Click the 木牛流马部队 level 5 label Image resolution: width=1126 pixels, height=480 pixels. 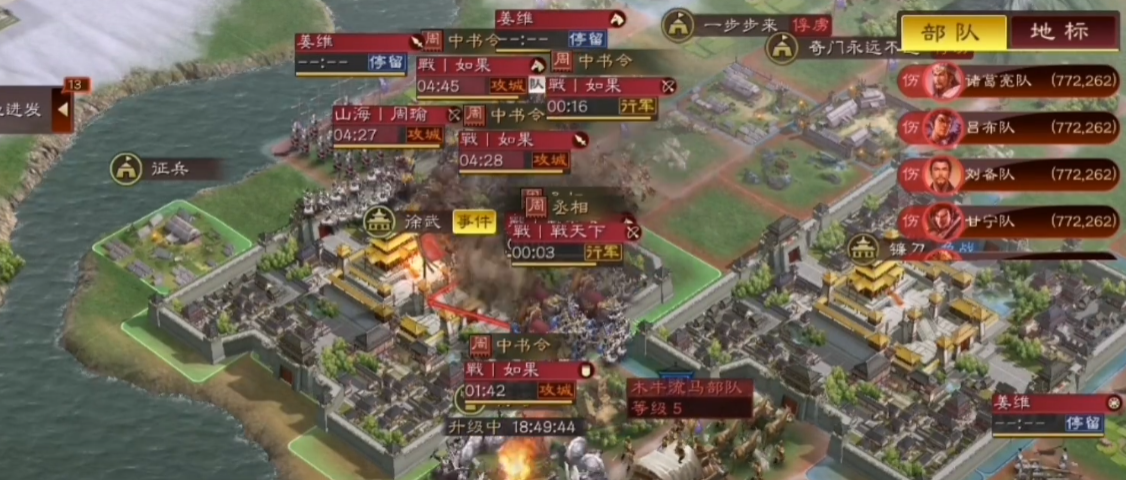pos(689,397)
